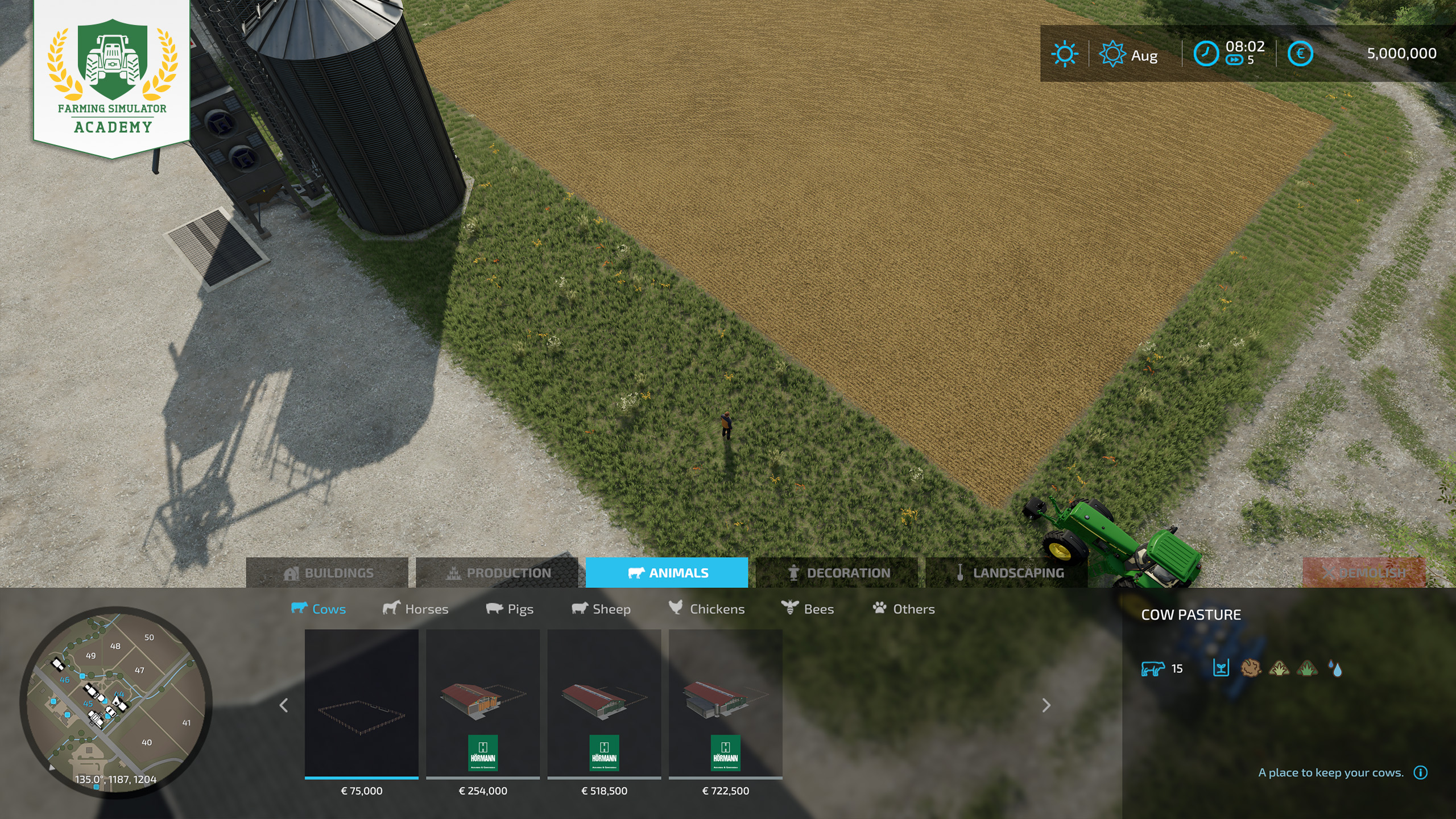1456x819 pixels.
Task: Choose the Bees category
Action: pyautogui.click(x=808, y=609)
